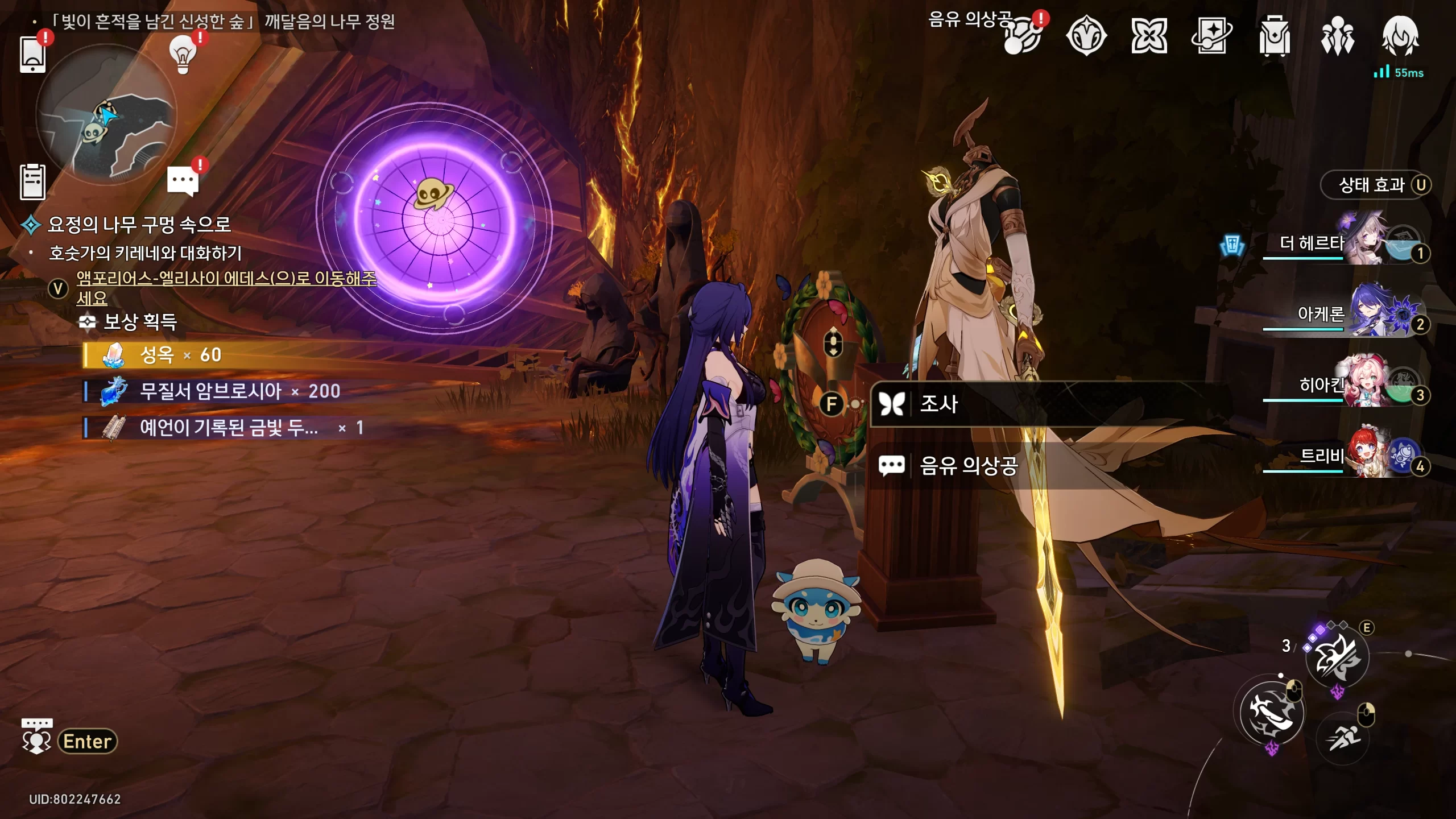Open the phone menu icon
This screenshot has width=1456, height=819.
pos(32,54)
